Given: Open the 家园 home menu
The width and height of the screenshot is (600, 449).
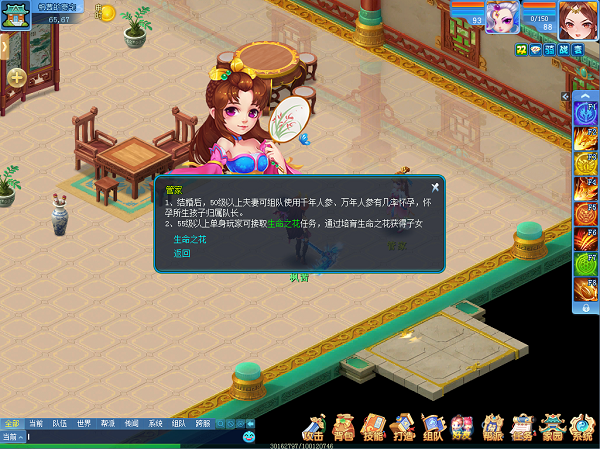Looking at the screenshot, I should (x=552, y=427).
